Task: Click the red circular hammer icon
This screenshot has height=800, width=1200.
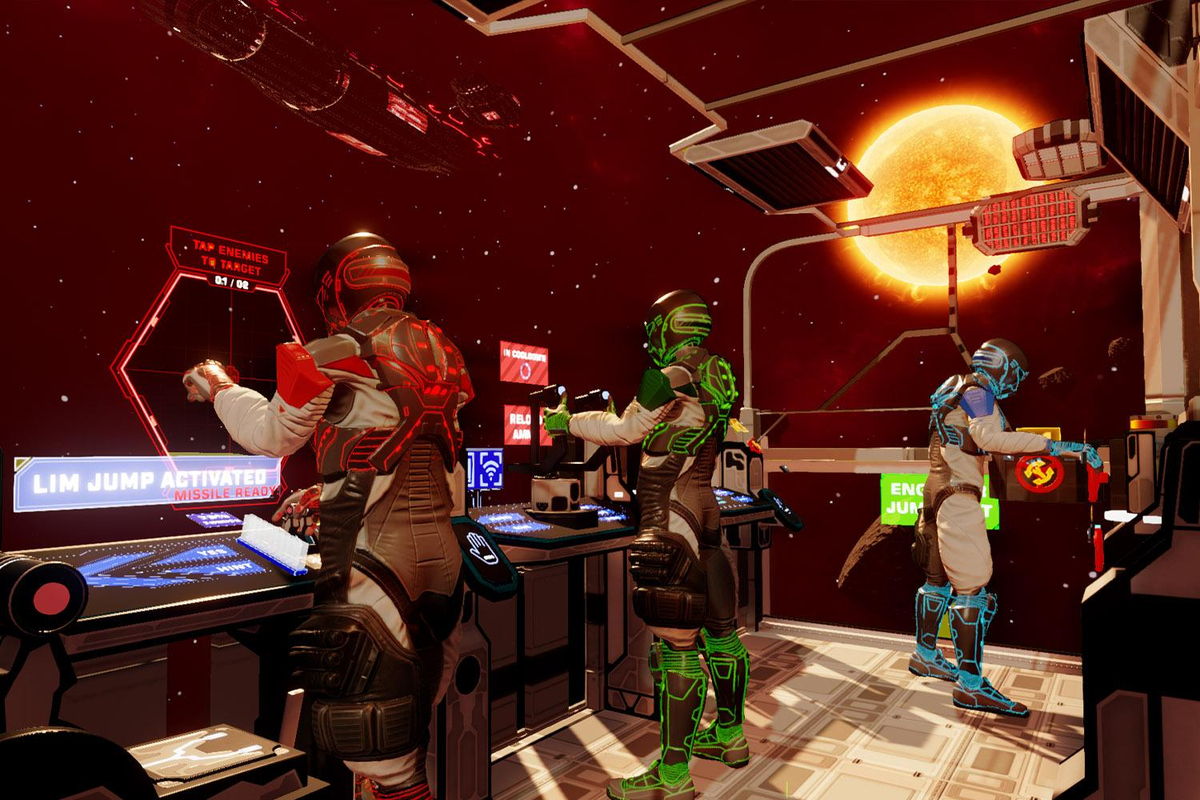Action: click(1039, 472)
